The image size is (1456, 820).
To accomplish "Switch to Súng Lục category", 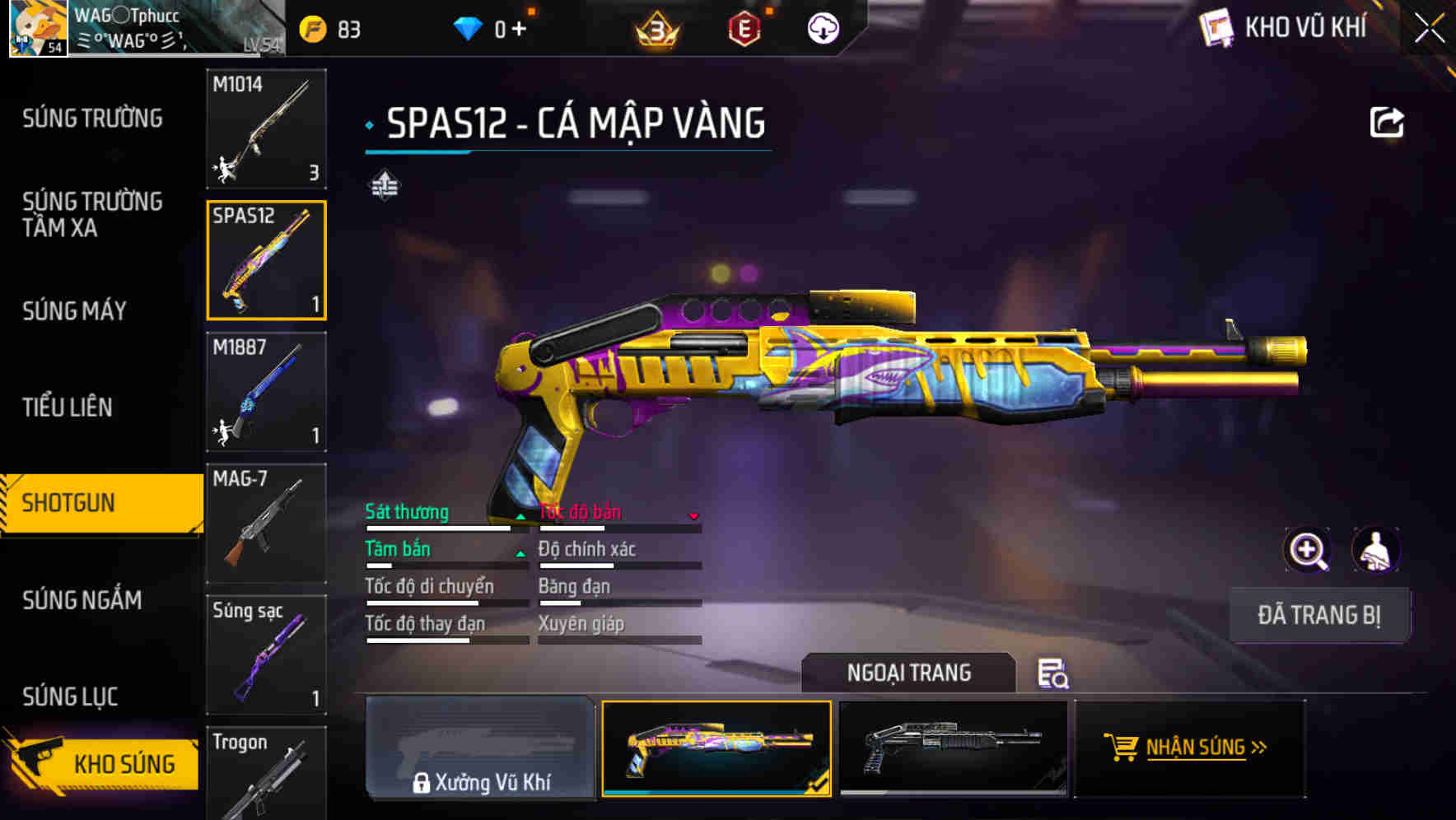I will point(70,697).
